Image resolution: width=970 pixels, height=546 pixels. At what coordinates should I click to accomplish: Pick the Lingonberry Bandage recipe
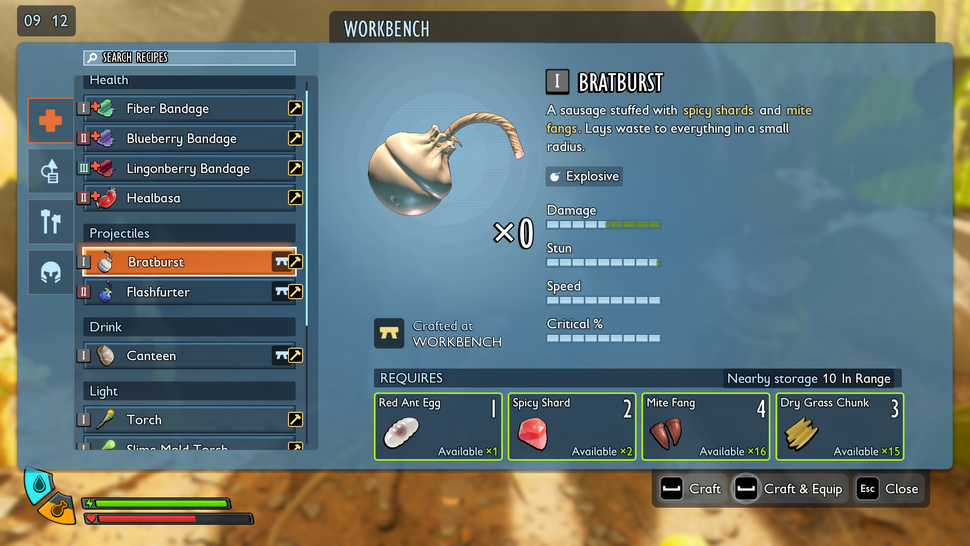(x=180, y=169)
